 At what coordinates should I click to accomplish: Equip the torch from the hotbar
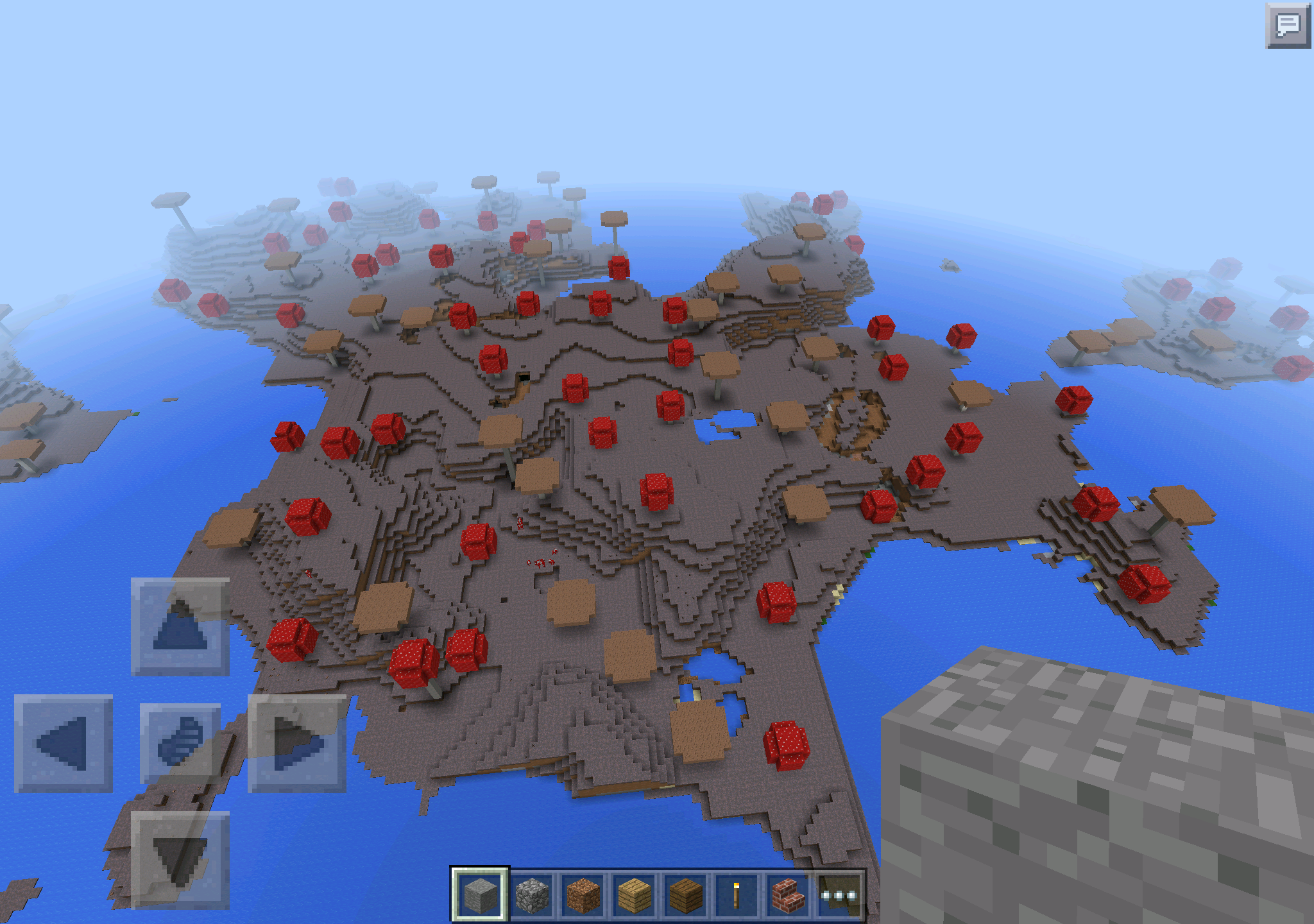(737, 895)
